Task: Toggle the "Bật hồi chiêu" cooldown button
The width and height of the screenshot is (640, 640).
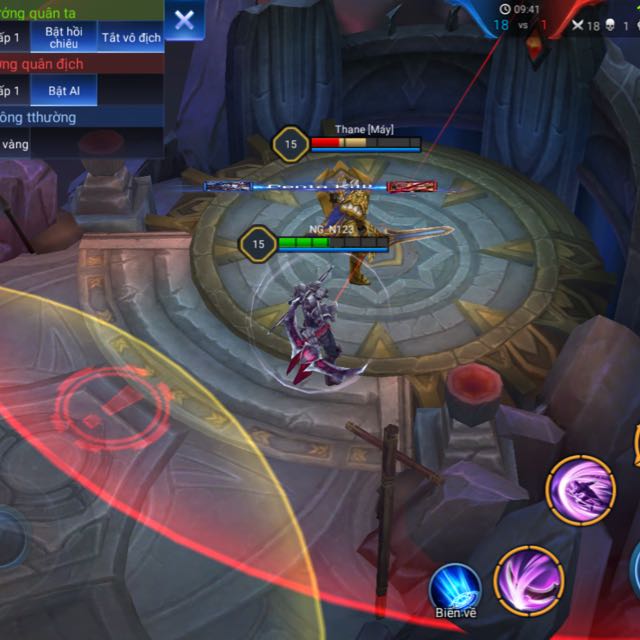Action: point(63,38)
